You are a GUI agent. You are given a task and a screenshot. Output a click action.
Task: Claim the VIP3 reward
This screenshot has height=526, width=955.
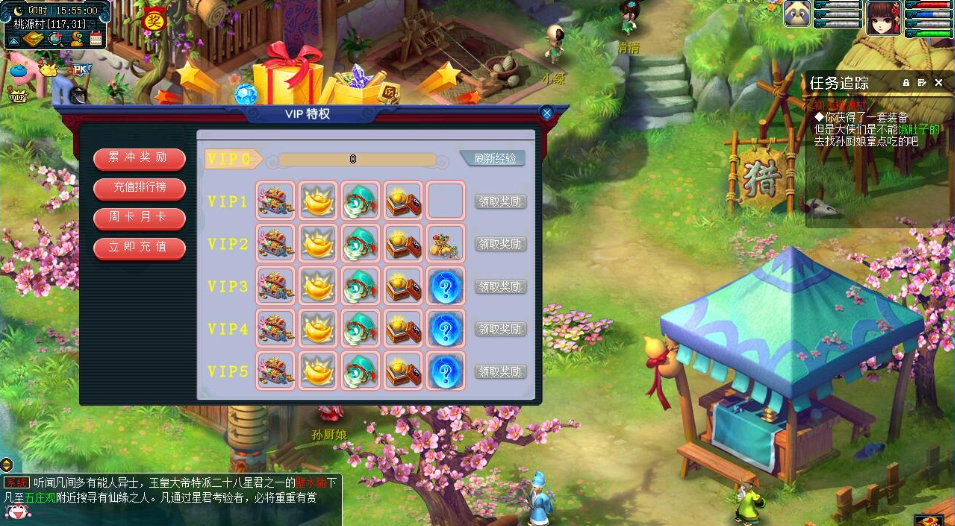(x=499, y=286)
